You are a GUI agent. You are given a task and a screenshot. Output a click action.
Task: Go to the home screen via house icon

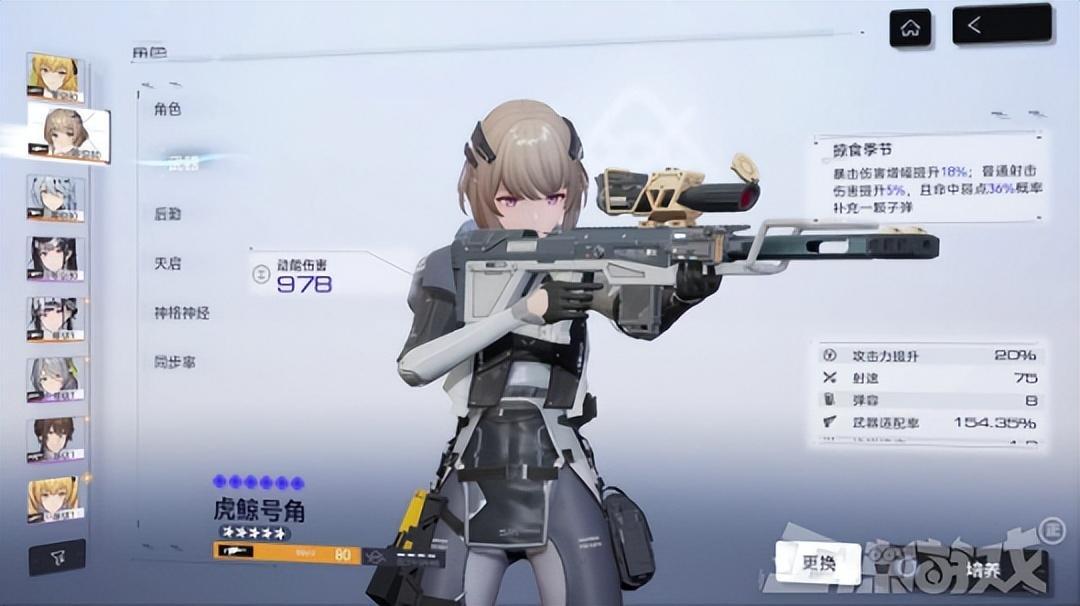coord(910,28)
